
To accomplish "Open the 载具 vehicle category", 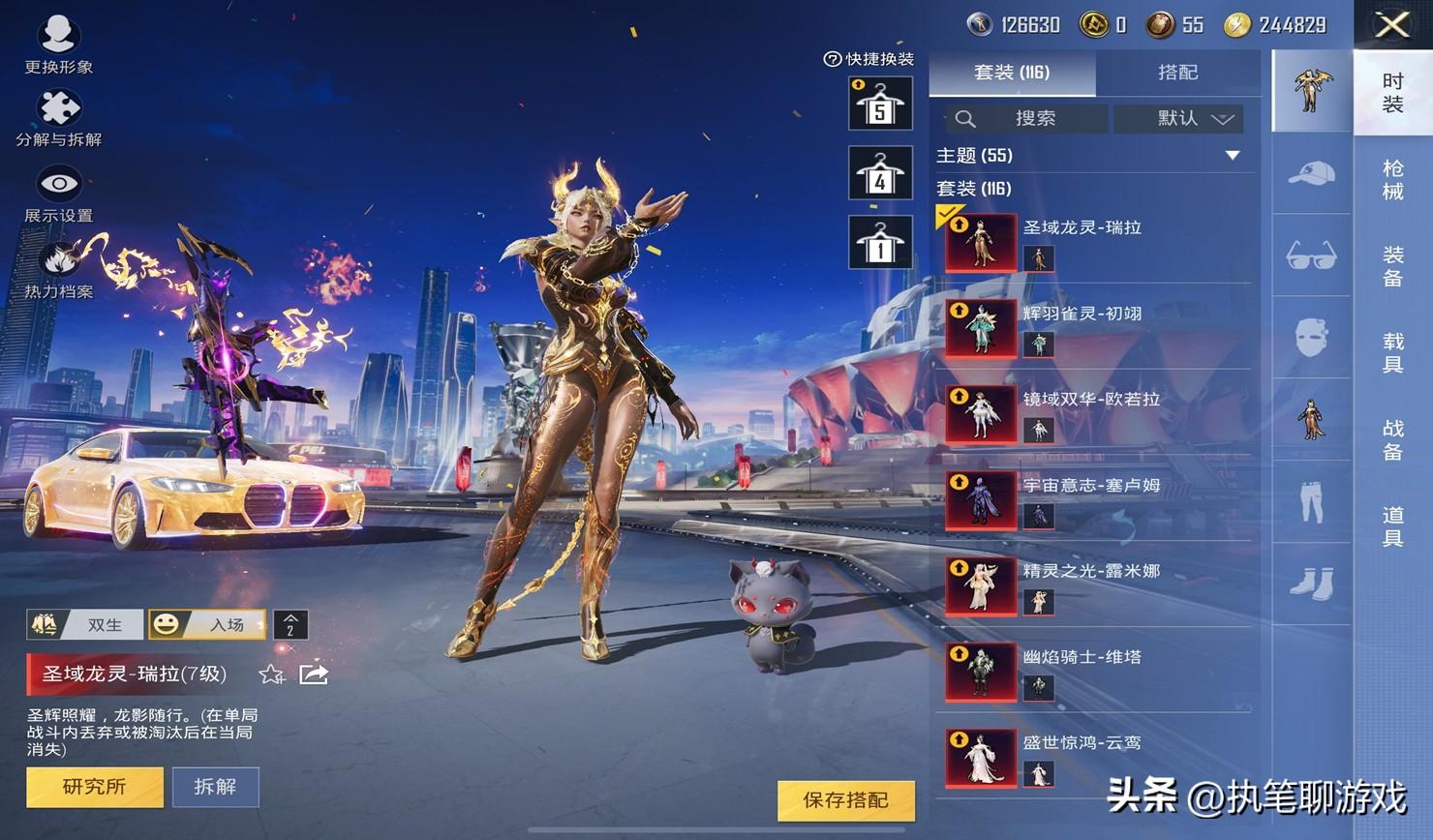I will coord(1392,353).
